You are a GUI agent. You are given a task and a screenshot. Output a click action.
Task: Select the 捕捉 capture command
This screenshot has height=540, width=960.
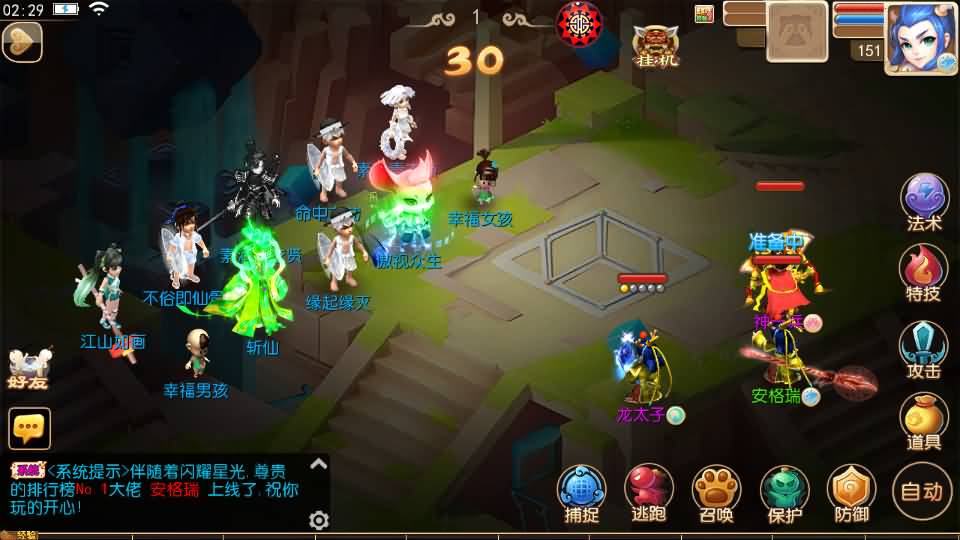click(581, 491)
